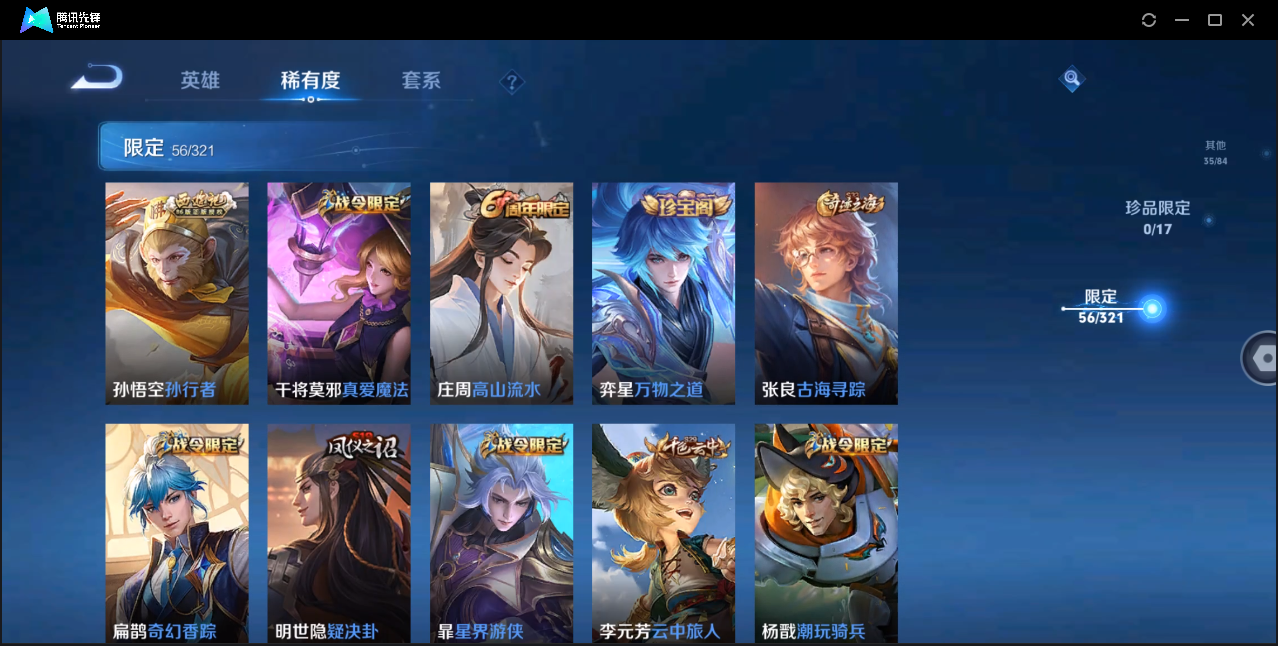Choose the 李元芳 云中旅人 skin card
The height and width of the screenshot is (646, 1278).
(x=663, y=533)
